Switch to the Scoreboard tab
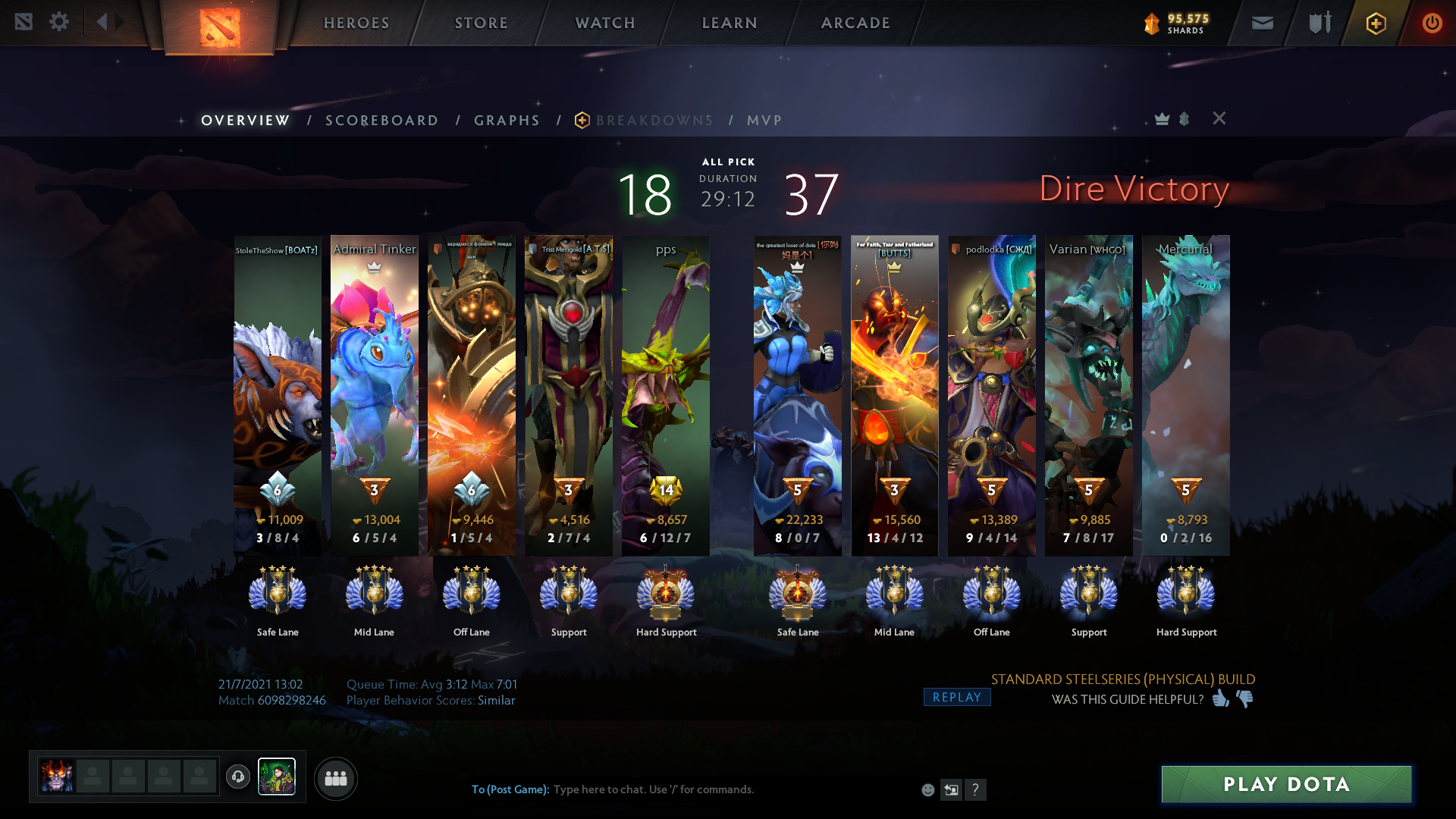Viewport: 1456px width, 819px height. [381, 121]
